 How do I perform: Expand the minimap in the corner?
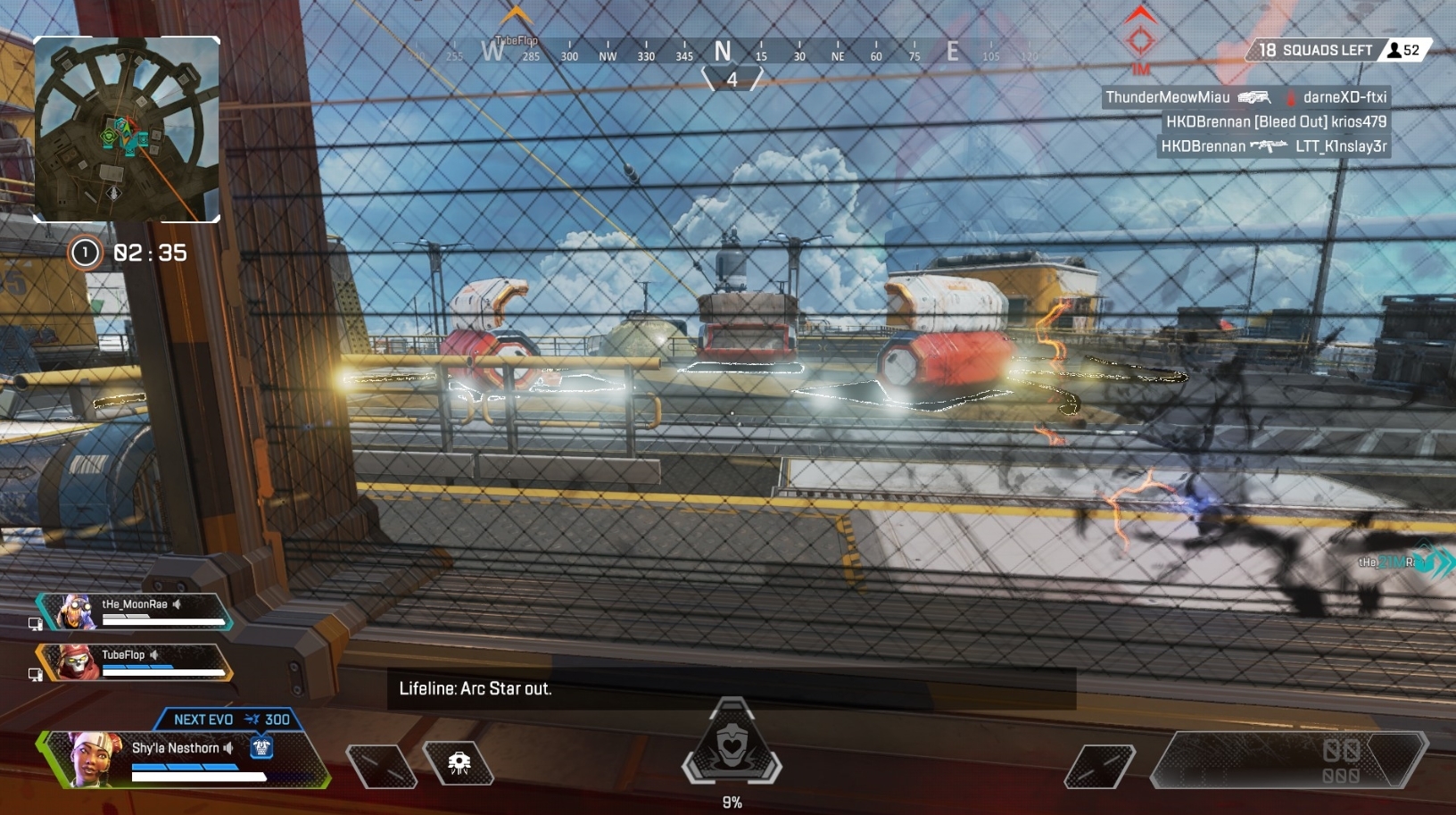pyautogui.click(x=127, y=129)
